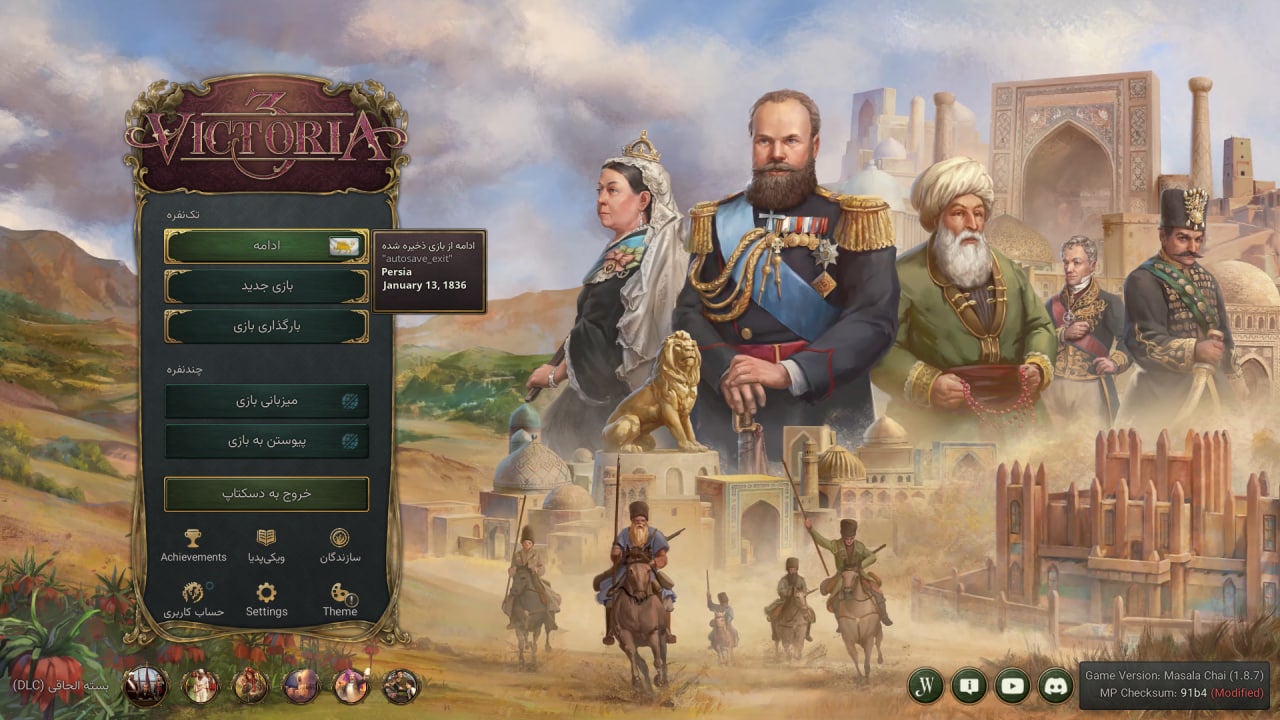Open Load Game with بارگذاری بازی
The height and width of the screenshot is (720, 1280).
pyautogui.click(x=266, y=325)
